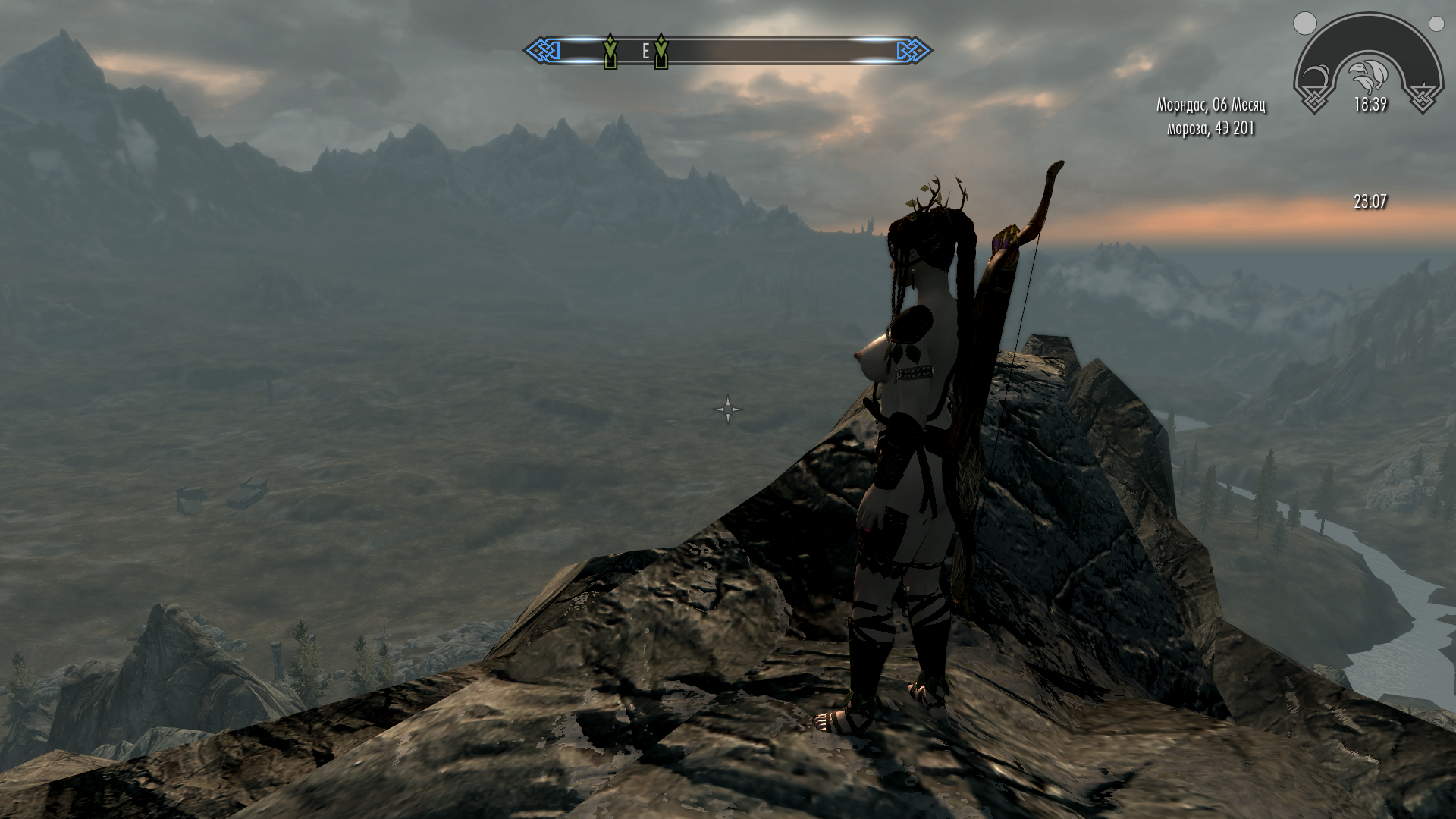Select the three-leaf season icon in clock widget
This screenshot has height=819, width=1456.
1370,74
